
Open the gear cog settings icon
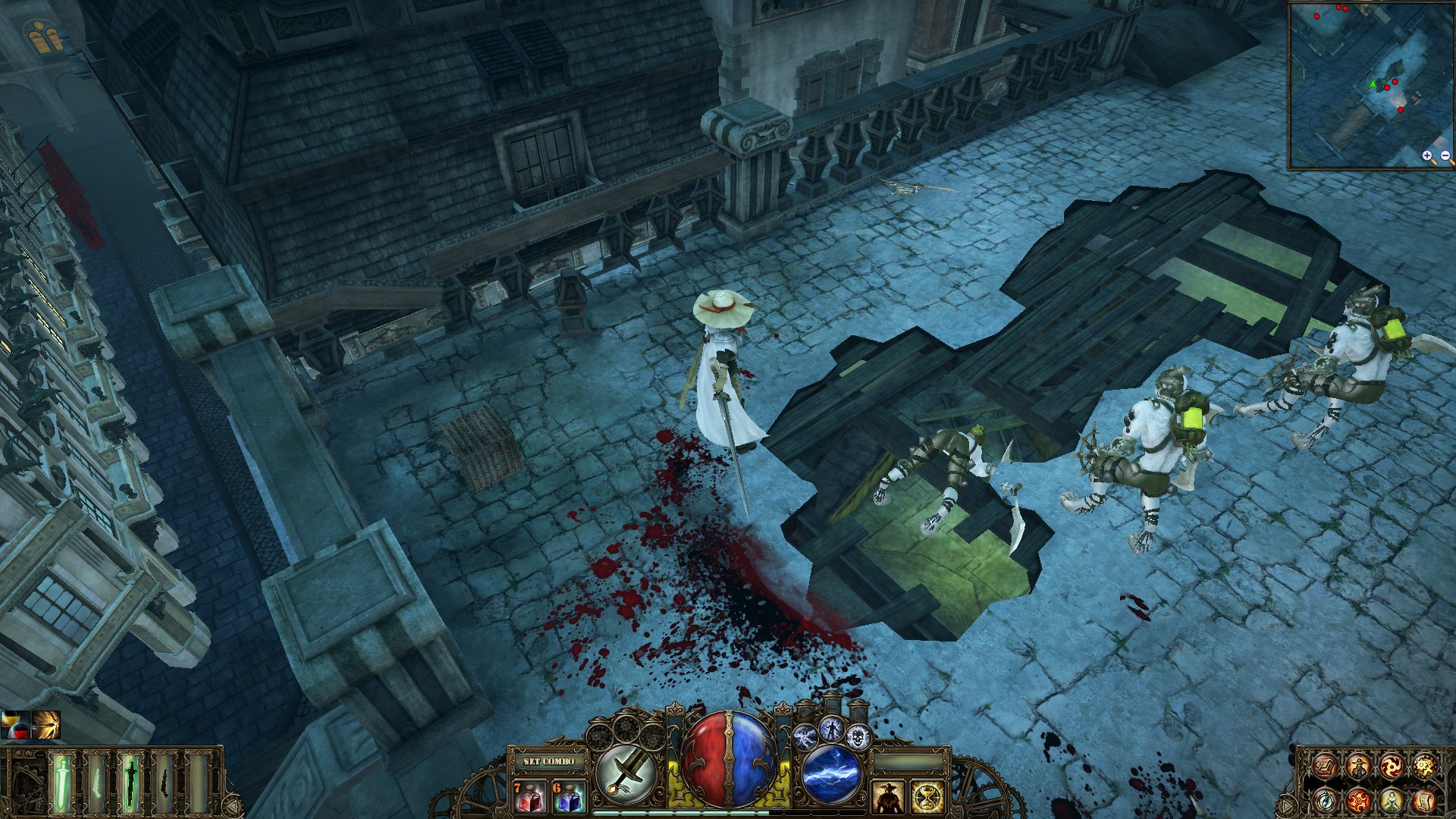[x=1425, y=767]
